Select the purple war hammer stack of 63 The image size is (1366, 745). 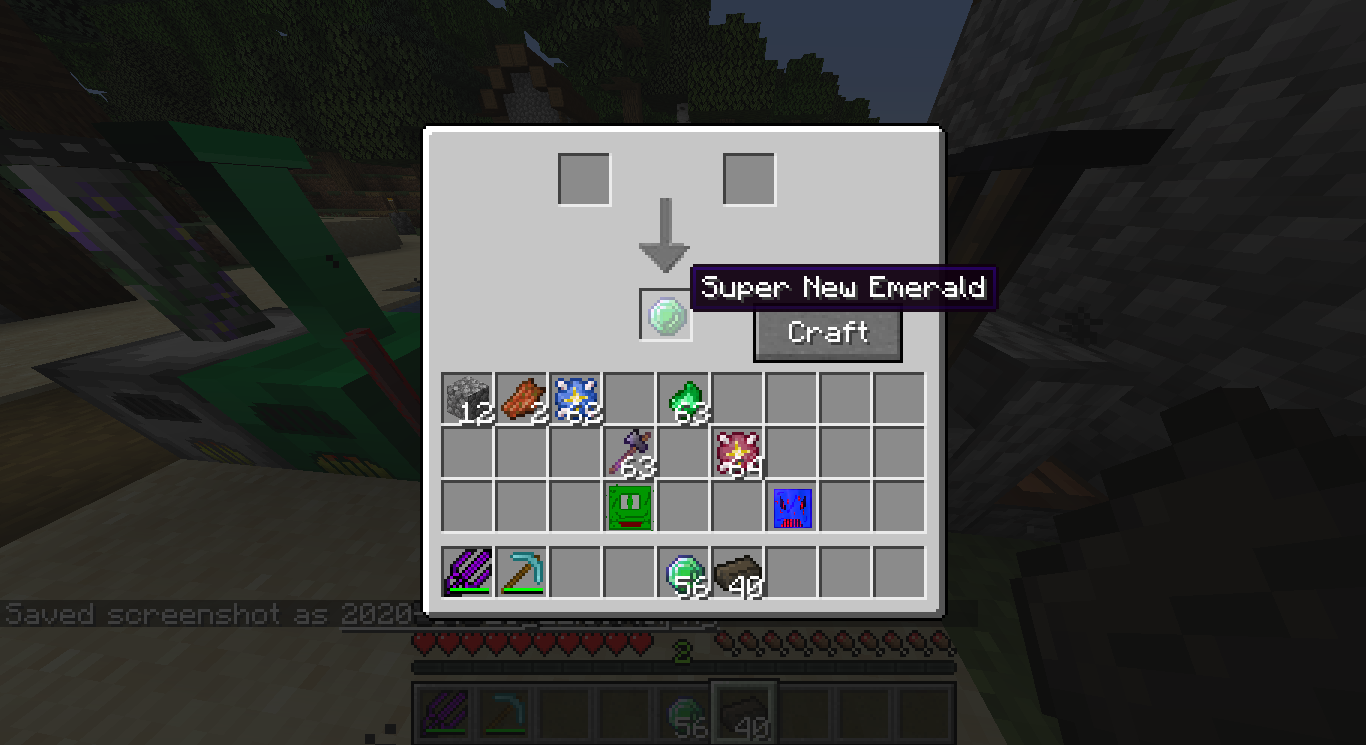tap(630, 451)
